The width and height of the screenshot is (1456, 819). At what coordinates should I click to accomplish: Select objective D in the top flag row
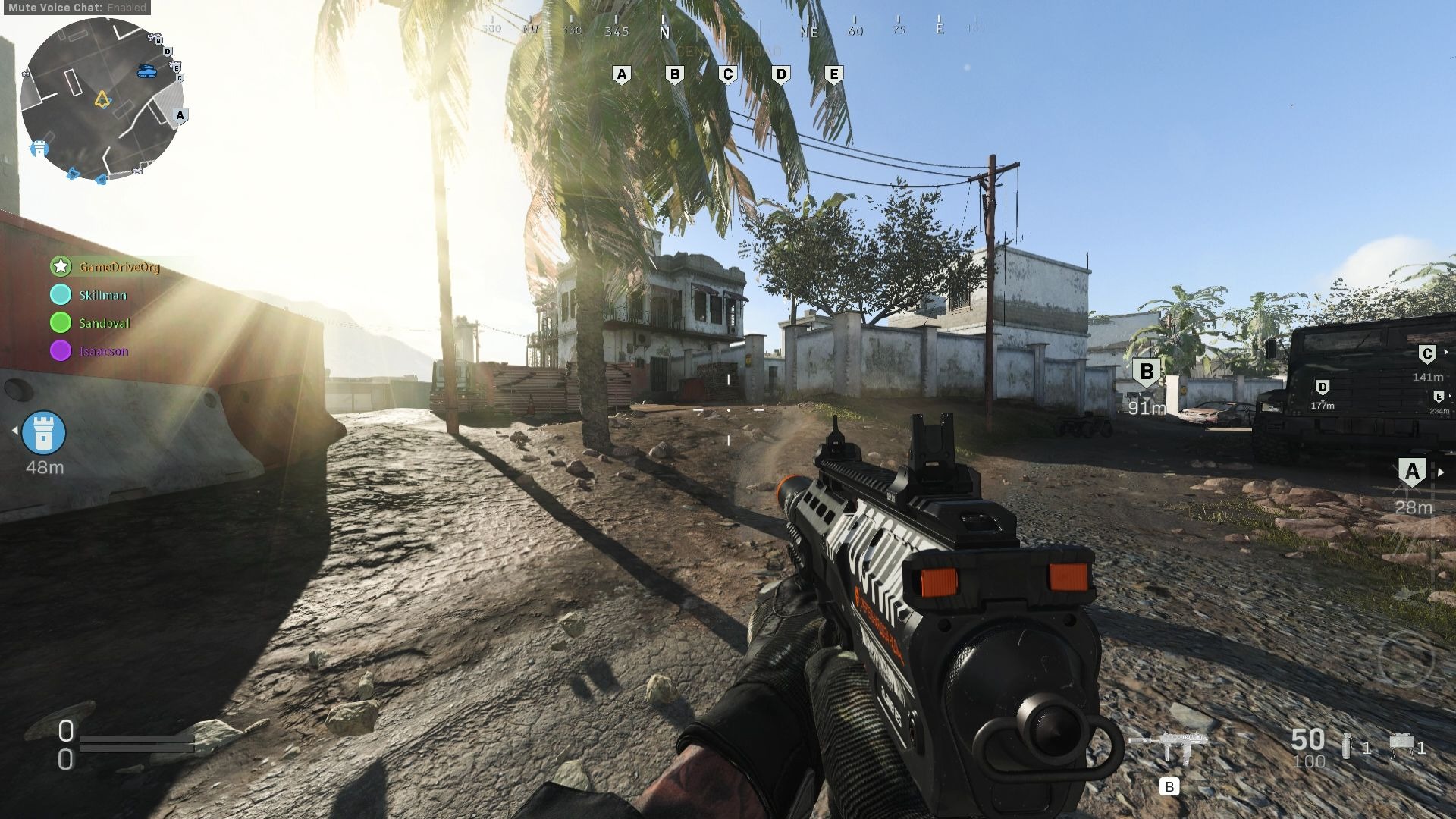point(781,74)
